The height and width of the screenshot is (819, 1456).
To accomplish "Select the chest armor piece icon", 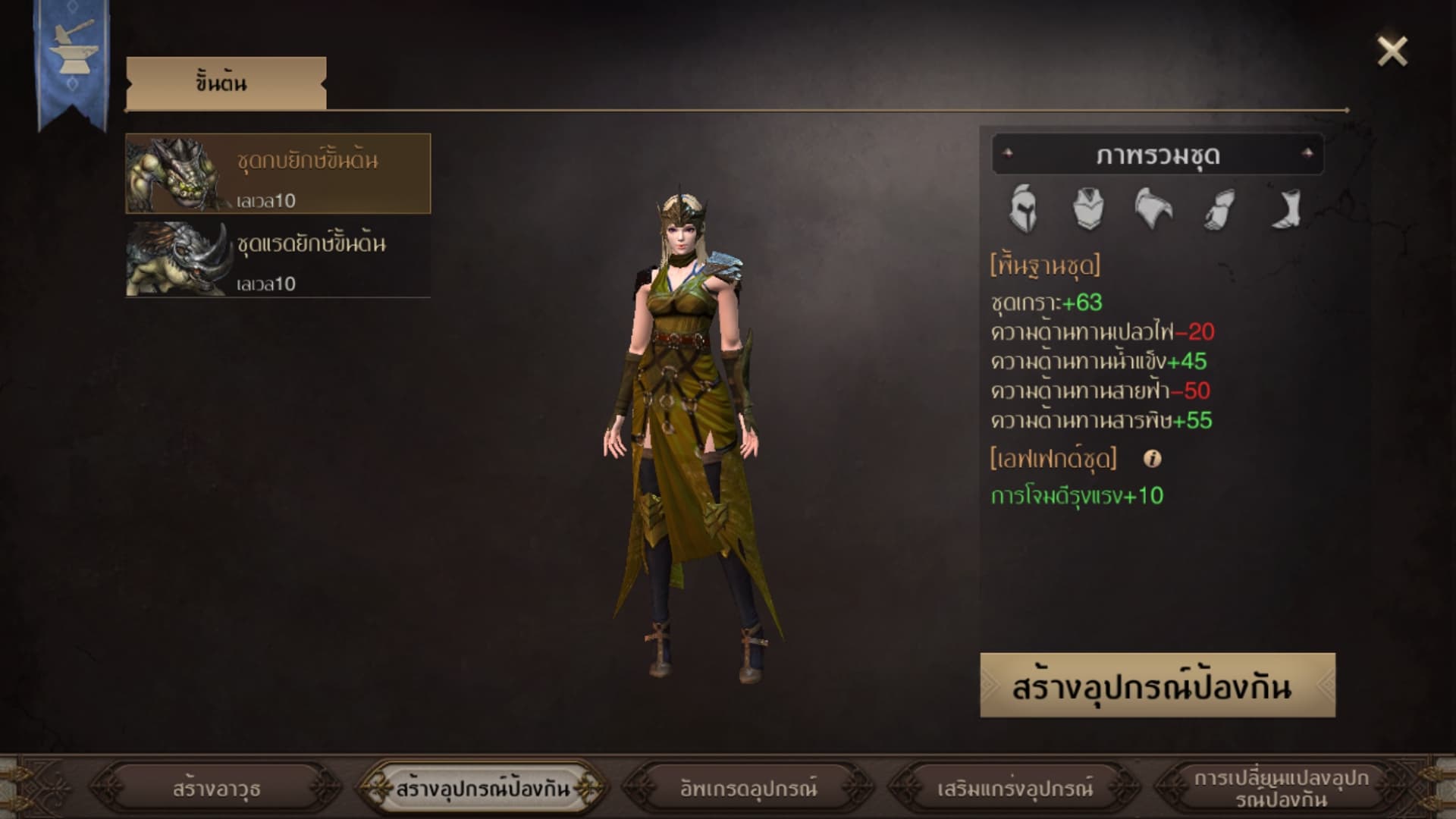I will 1087,208.
